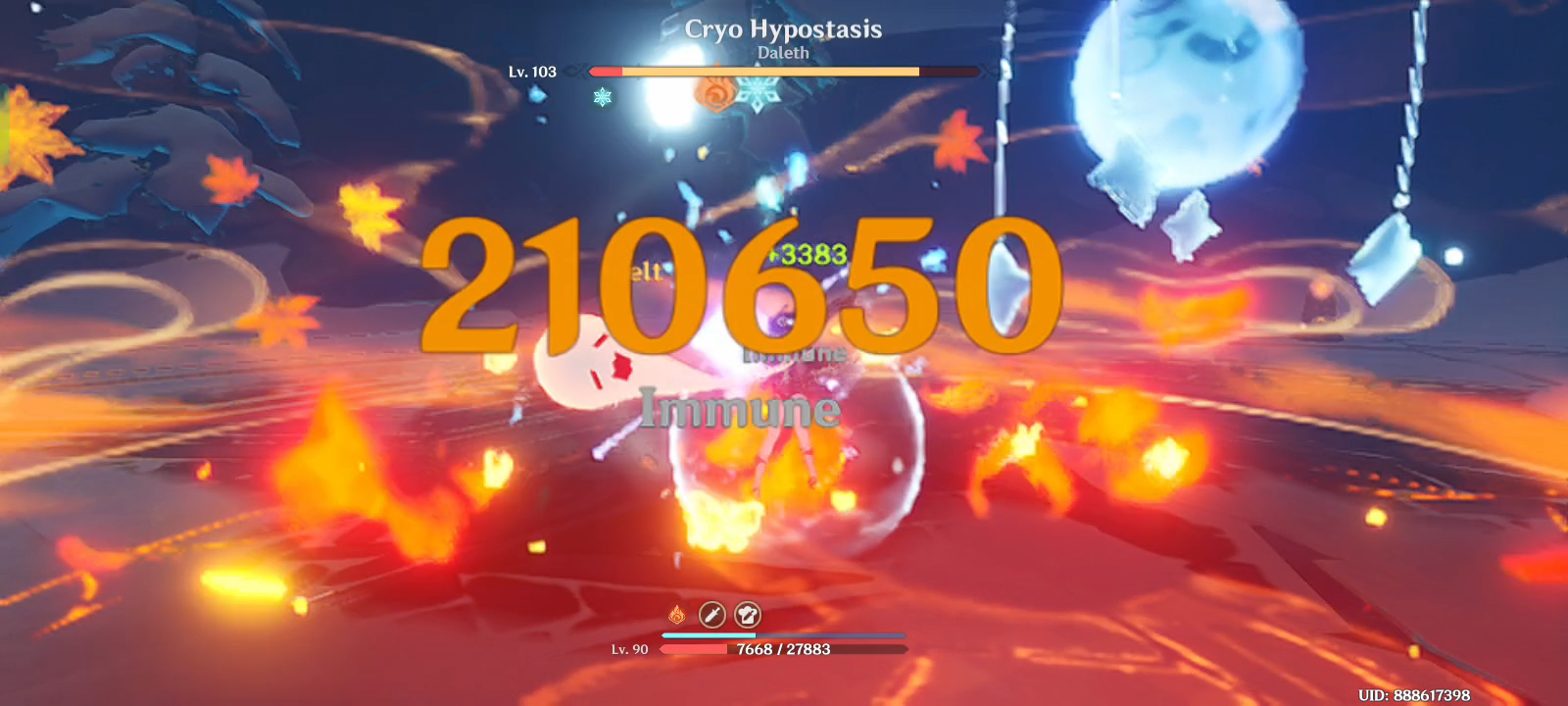
Task: Click the boss health bar
Action: 784,69
